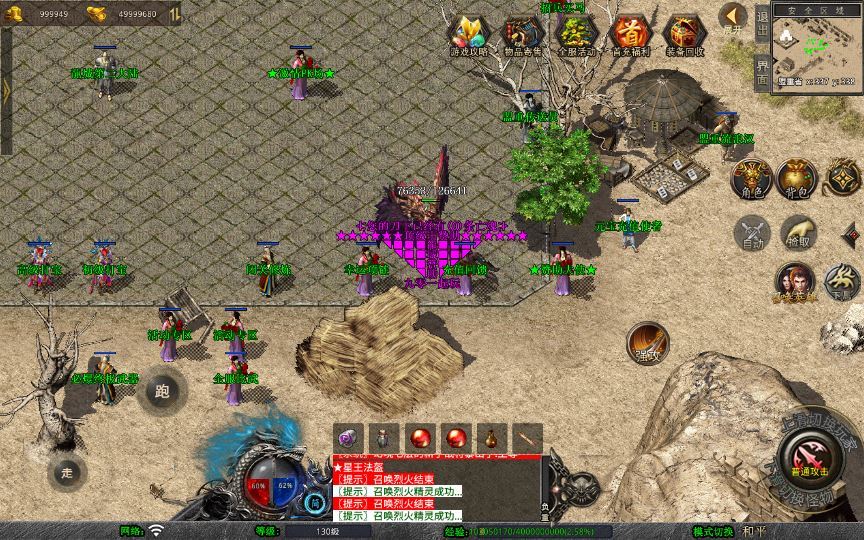
Task: Click the 下马 dismount button
Action: coord(842,281)
